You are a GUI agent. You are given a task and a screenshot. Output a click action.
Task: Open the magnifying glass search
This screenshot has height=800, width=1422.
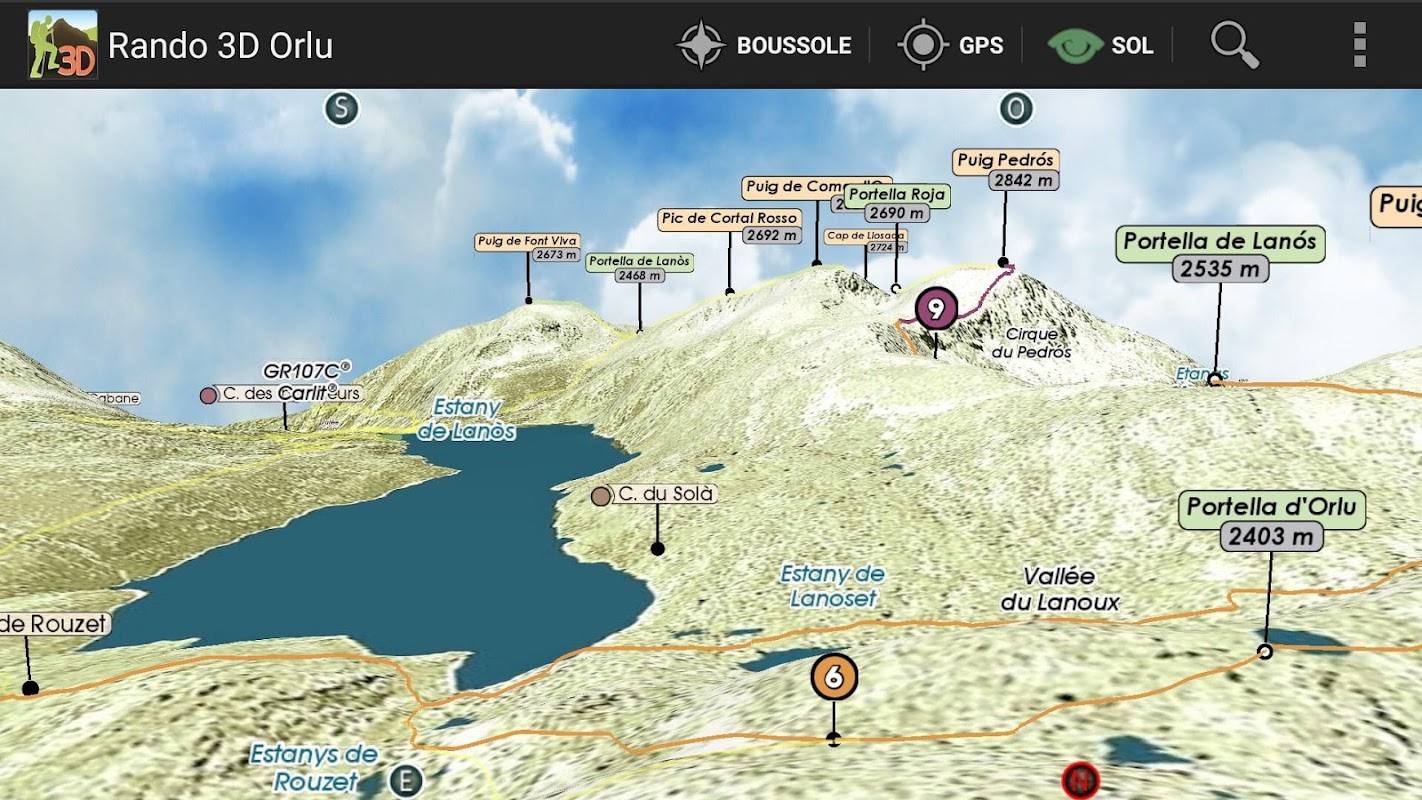coord(1234,45)
